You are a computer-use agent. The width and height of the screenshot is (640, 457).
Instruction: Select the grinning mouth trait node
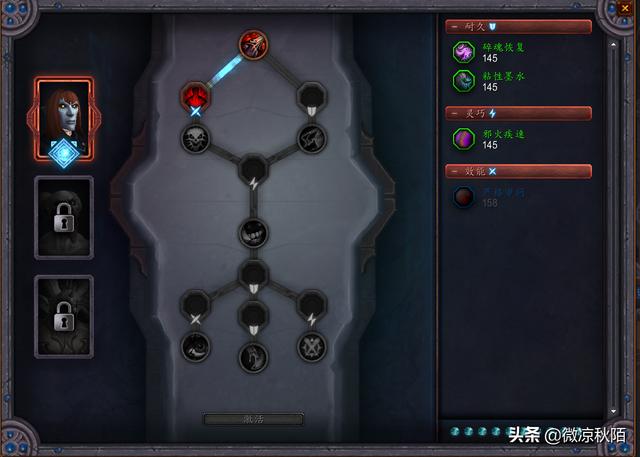tap(253, 233)
